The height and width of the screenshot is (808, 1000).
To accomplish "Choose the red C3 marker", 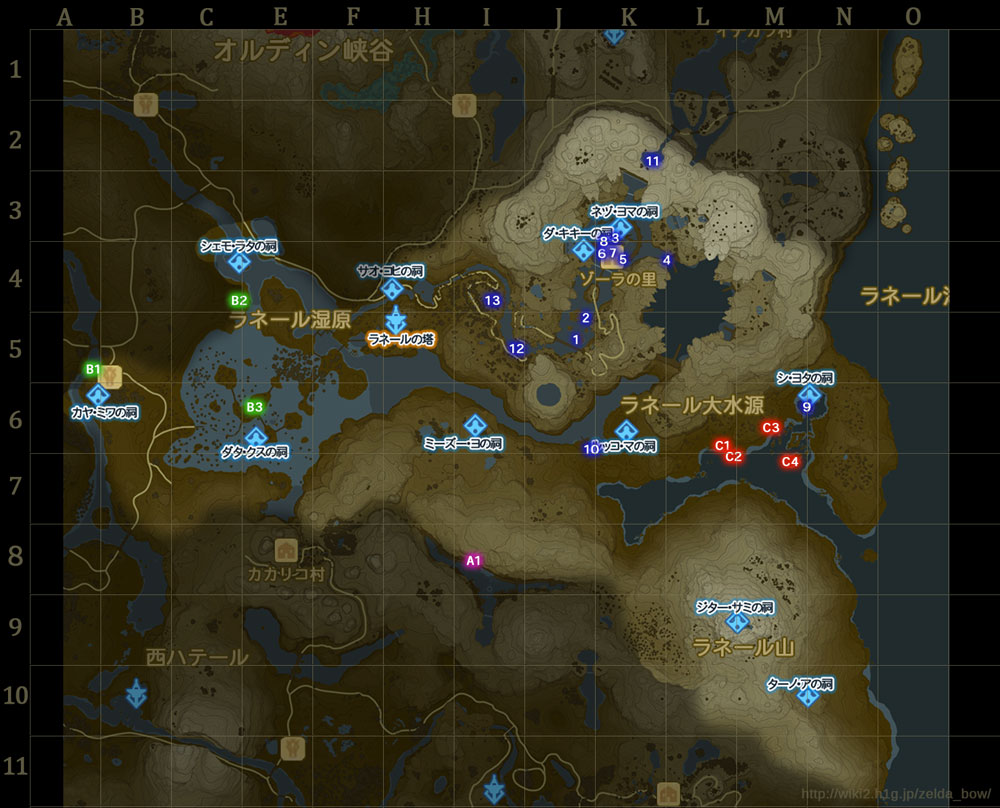I will tap(770, 428).
